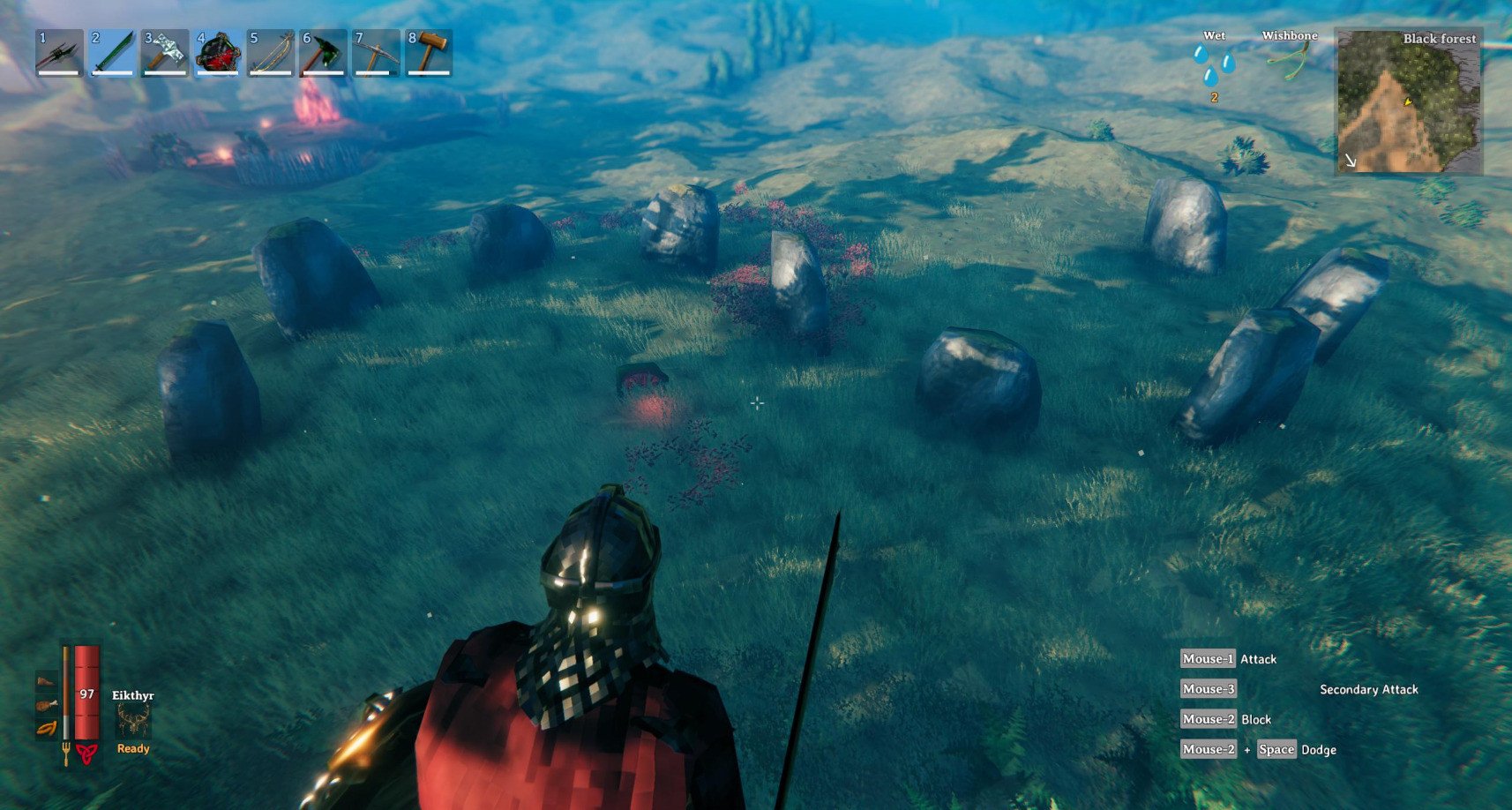Check the Wishbone status effect icon
The image size is (1512, 810).
pos(1289,60)
